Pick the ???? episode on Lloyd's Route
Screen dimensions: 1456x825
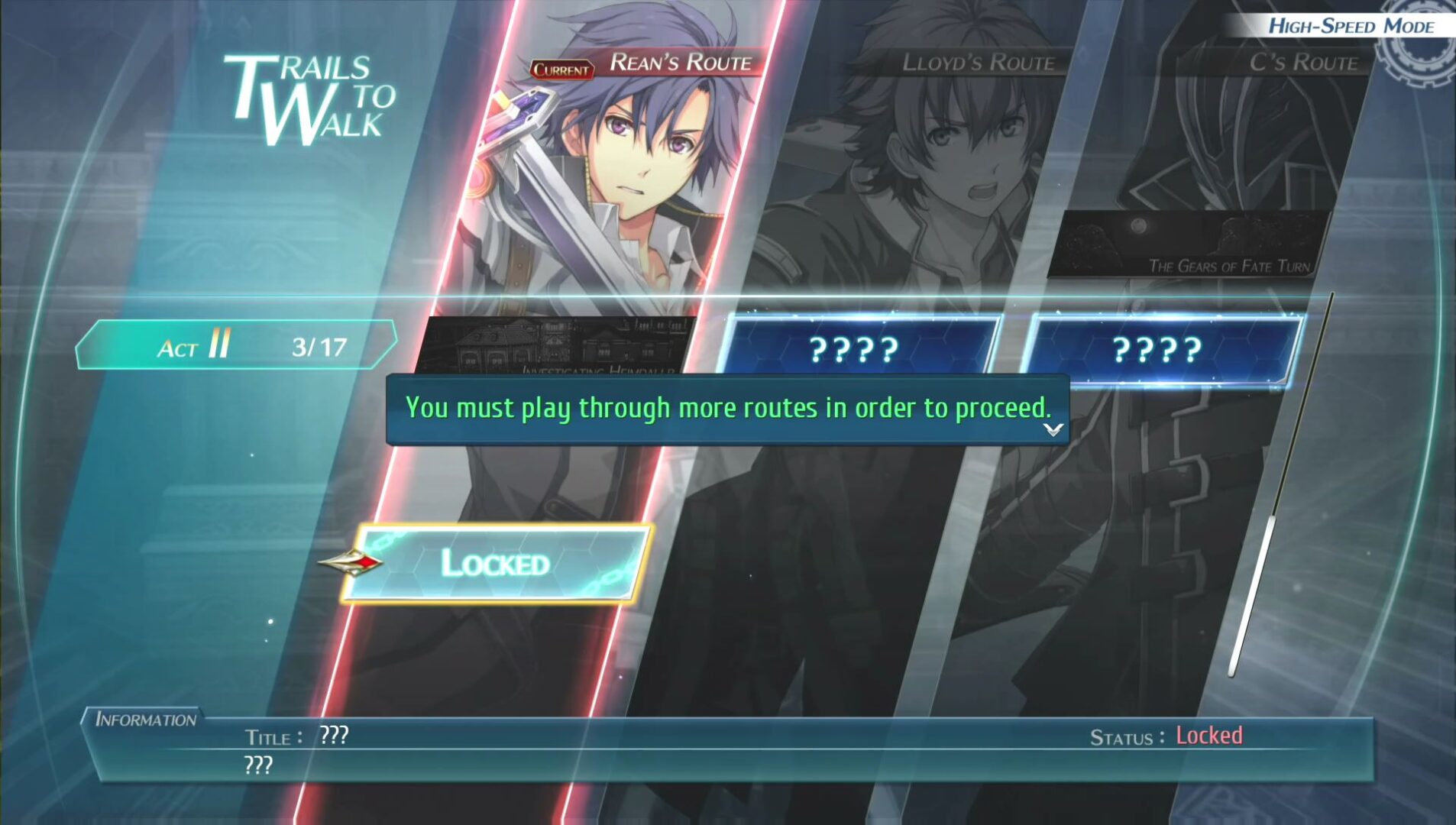point(856,350)
